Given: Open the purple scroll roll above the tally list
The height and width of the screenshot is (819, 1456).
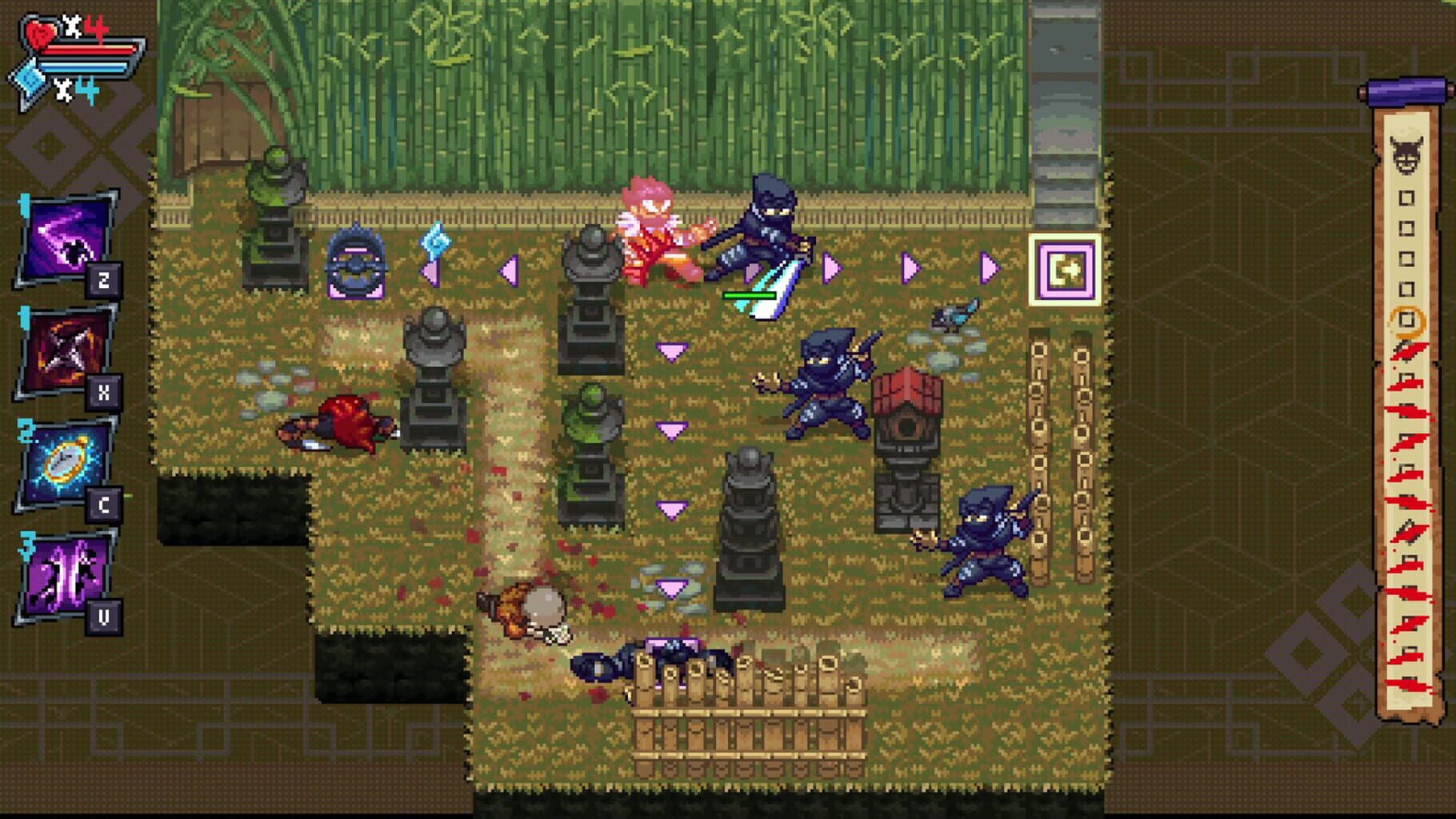Looking at the screenshot, I should tap(1404, 92).
